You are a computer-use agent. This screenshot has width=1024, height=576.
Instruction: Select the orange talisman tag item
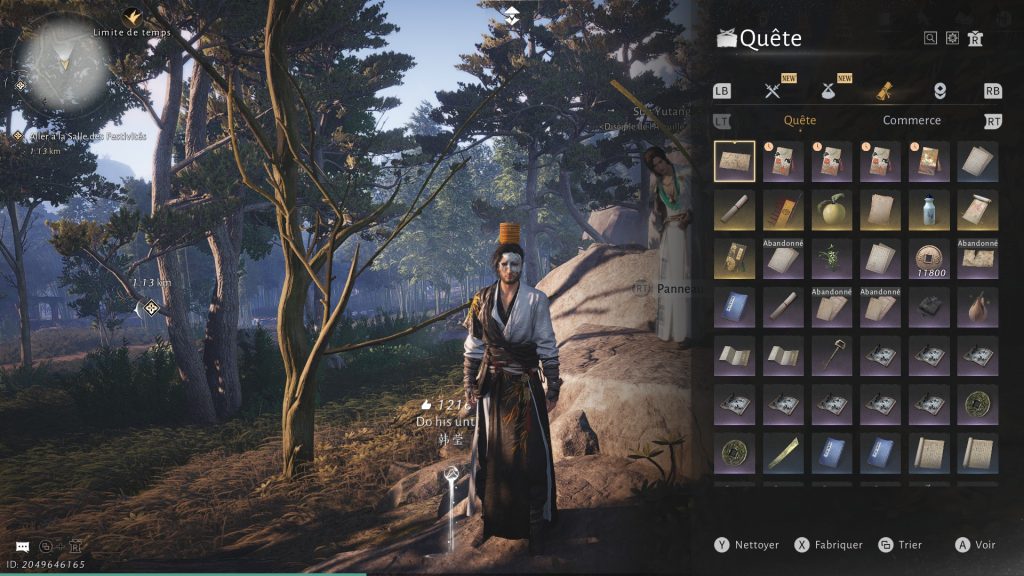[x=783, y=210]
